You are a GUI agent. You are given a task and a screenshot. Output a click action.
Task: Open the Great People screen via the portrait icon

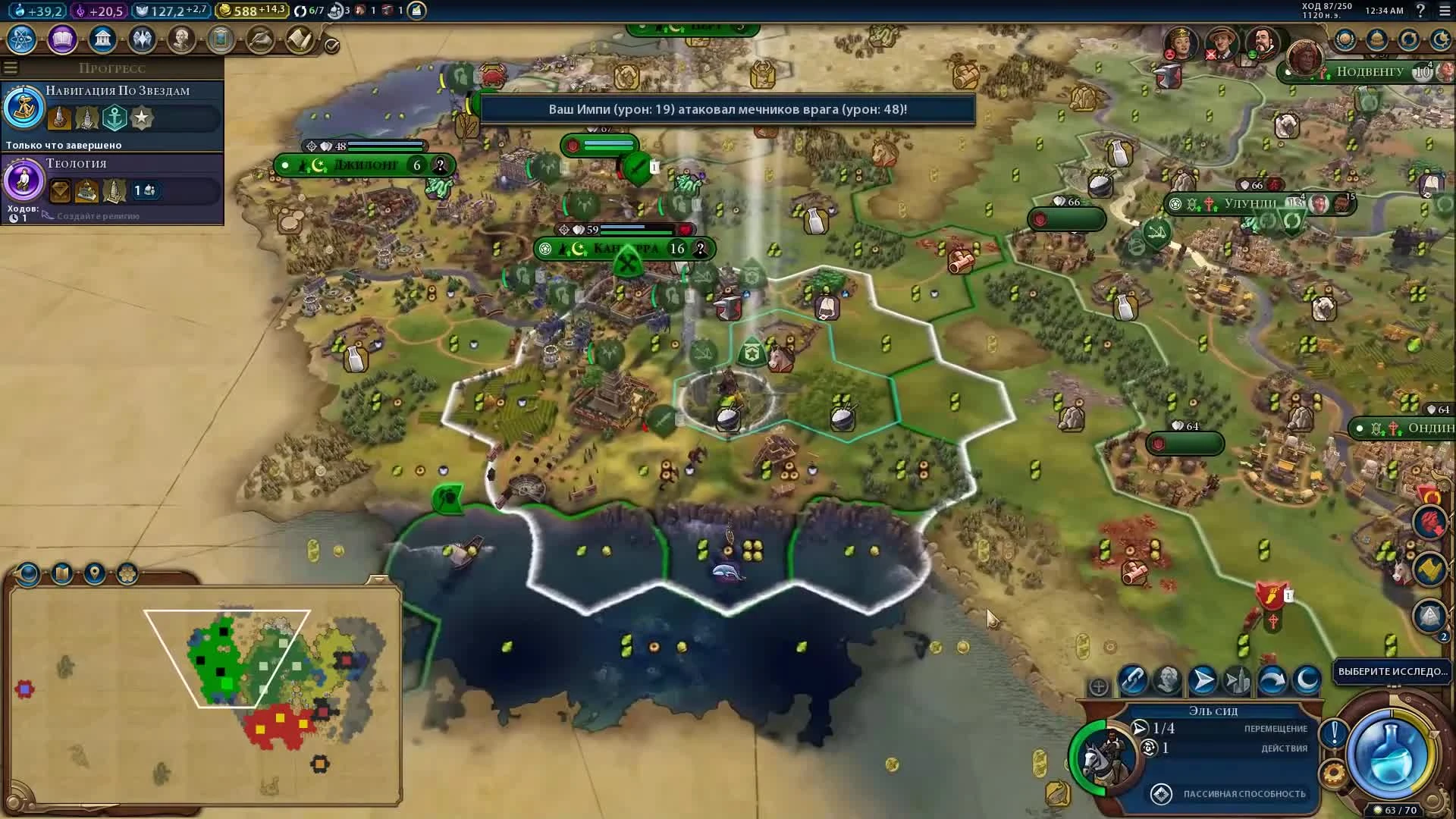click(180, 39)
